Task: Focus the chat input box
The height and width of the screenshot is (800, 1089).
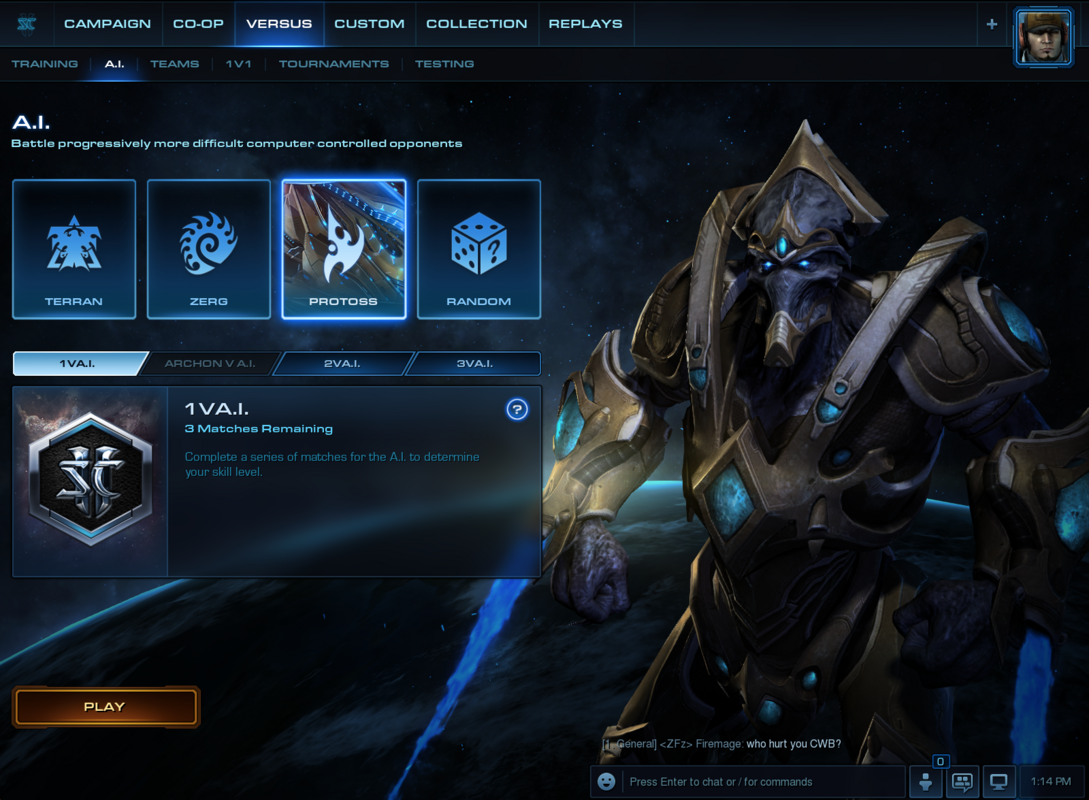Action: pos(760,782)
